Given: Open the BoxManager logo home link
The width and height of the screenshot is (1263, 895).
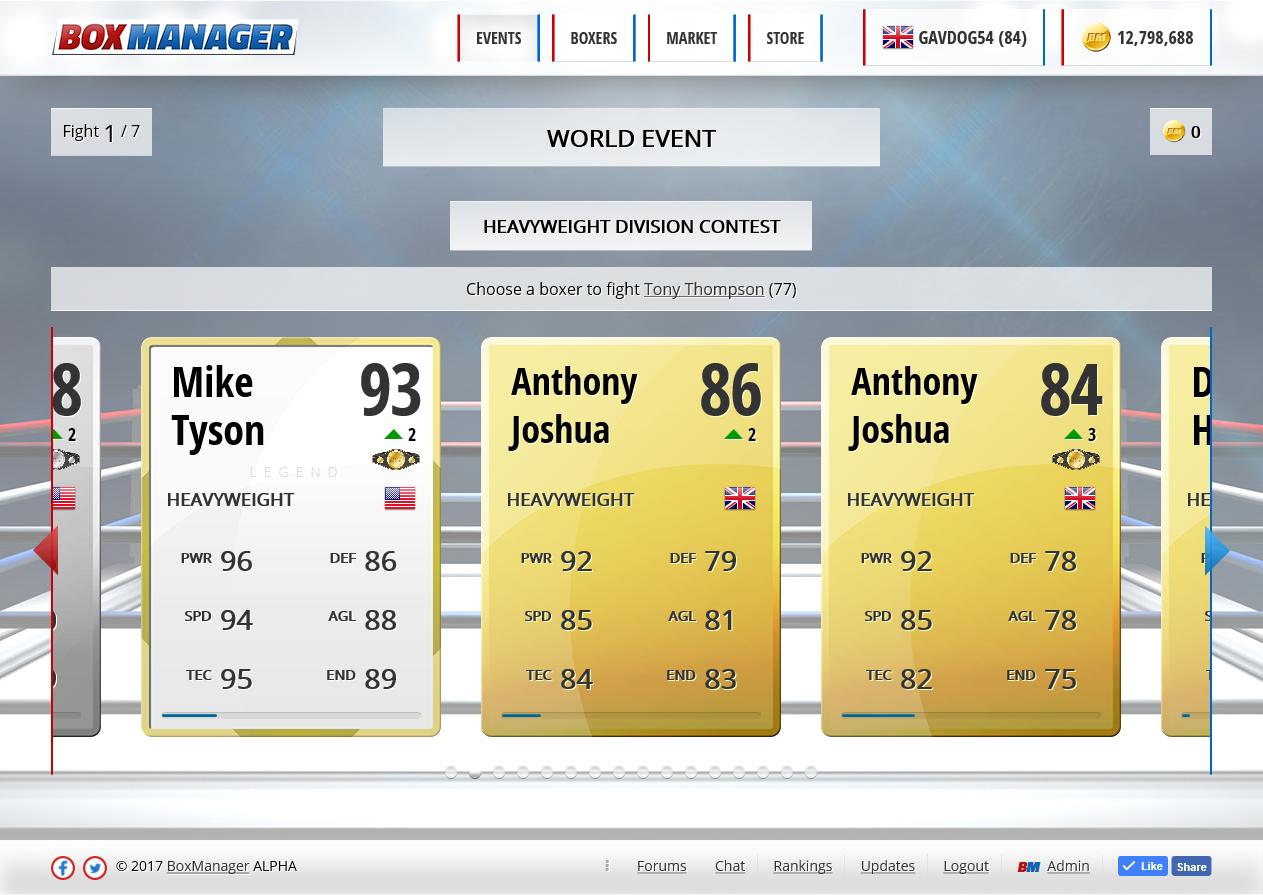Looking at the screenshot, I should pos(175,38).
